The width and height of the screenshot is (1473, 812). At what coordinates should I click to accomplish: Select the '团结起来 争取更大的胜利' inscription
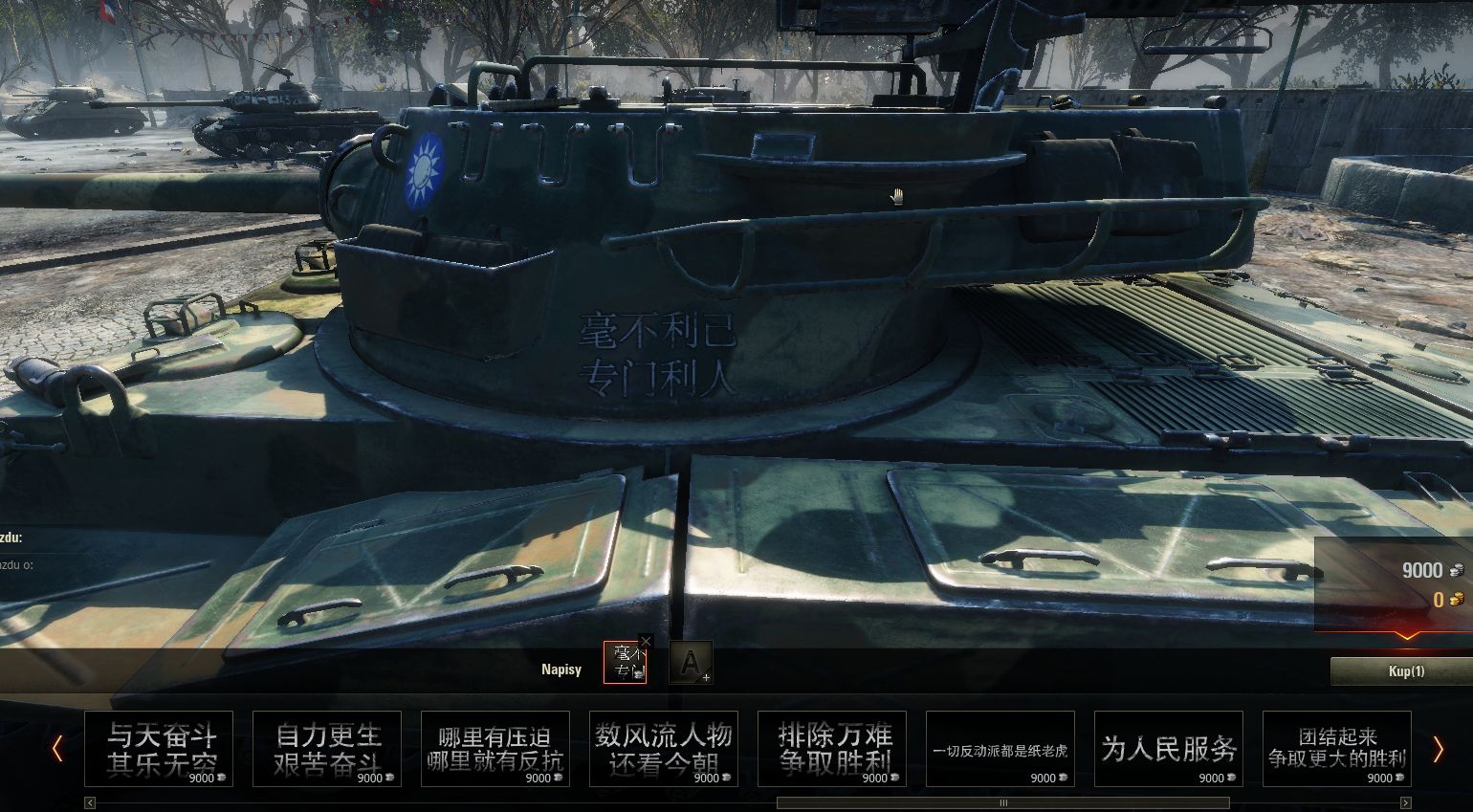point(1337,749)
